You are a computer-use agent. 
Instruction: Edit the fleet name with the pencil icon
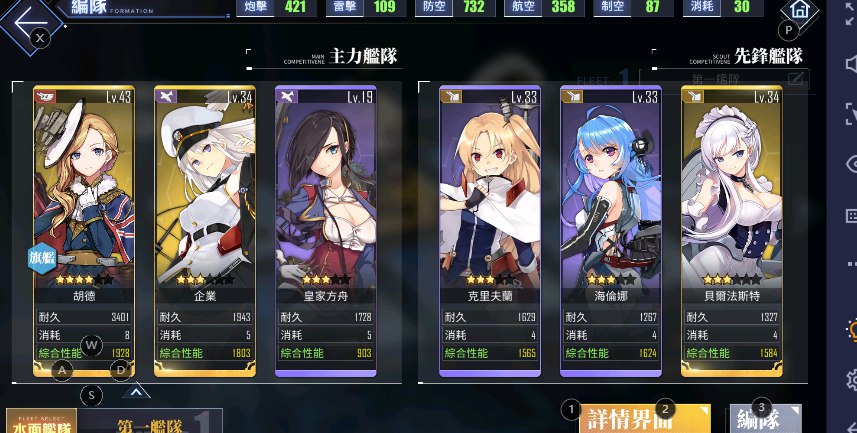tap(797, 78)
